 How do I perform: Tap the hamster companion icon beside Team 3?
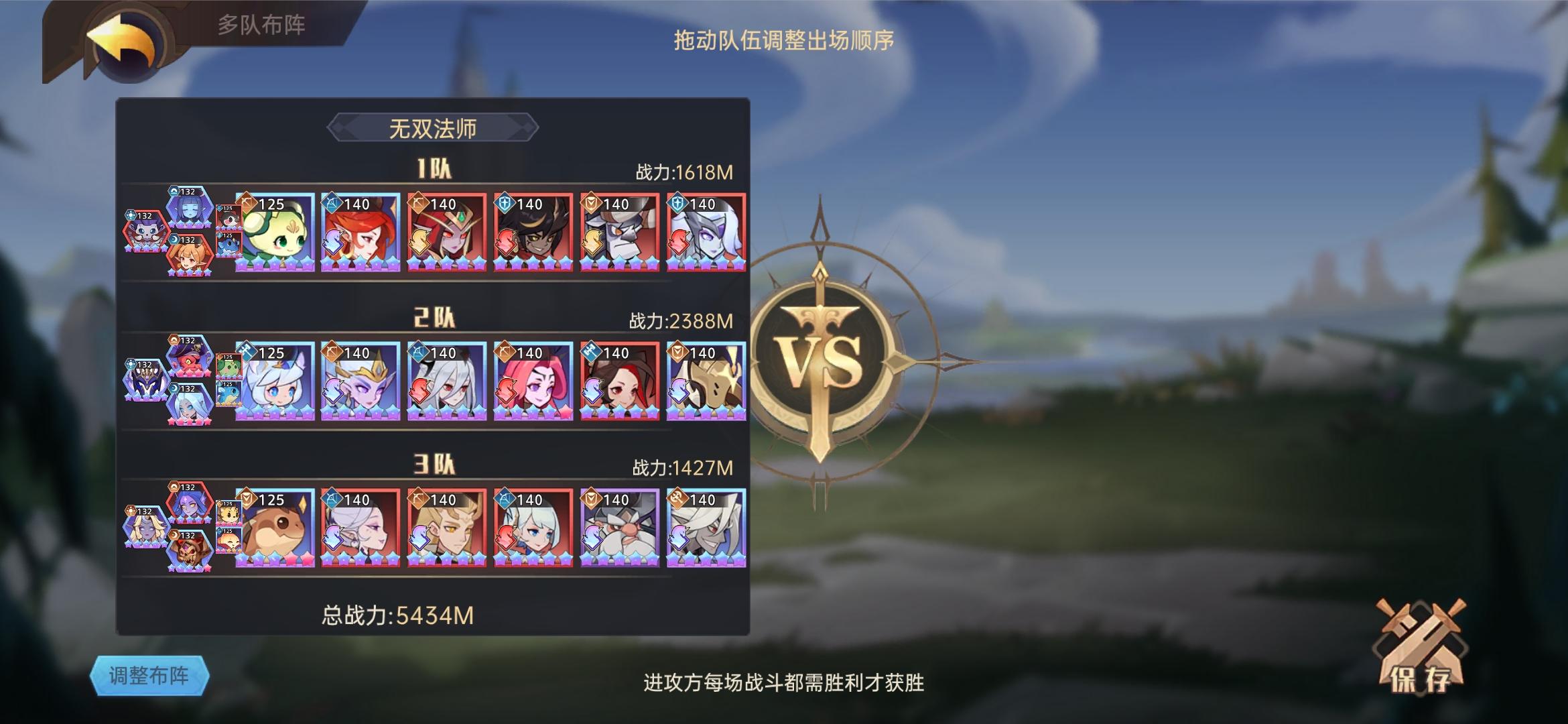pyautogui.click(x=230, y=513)
